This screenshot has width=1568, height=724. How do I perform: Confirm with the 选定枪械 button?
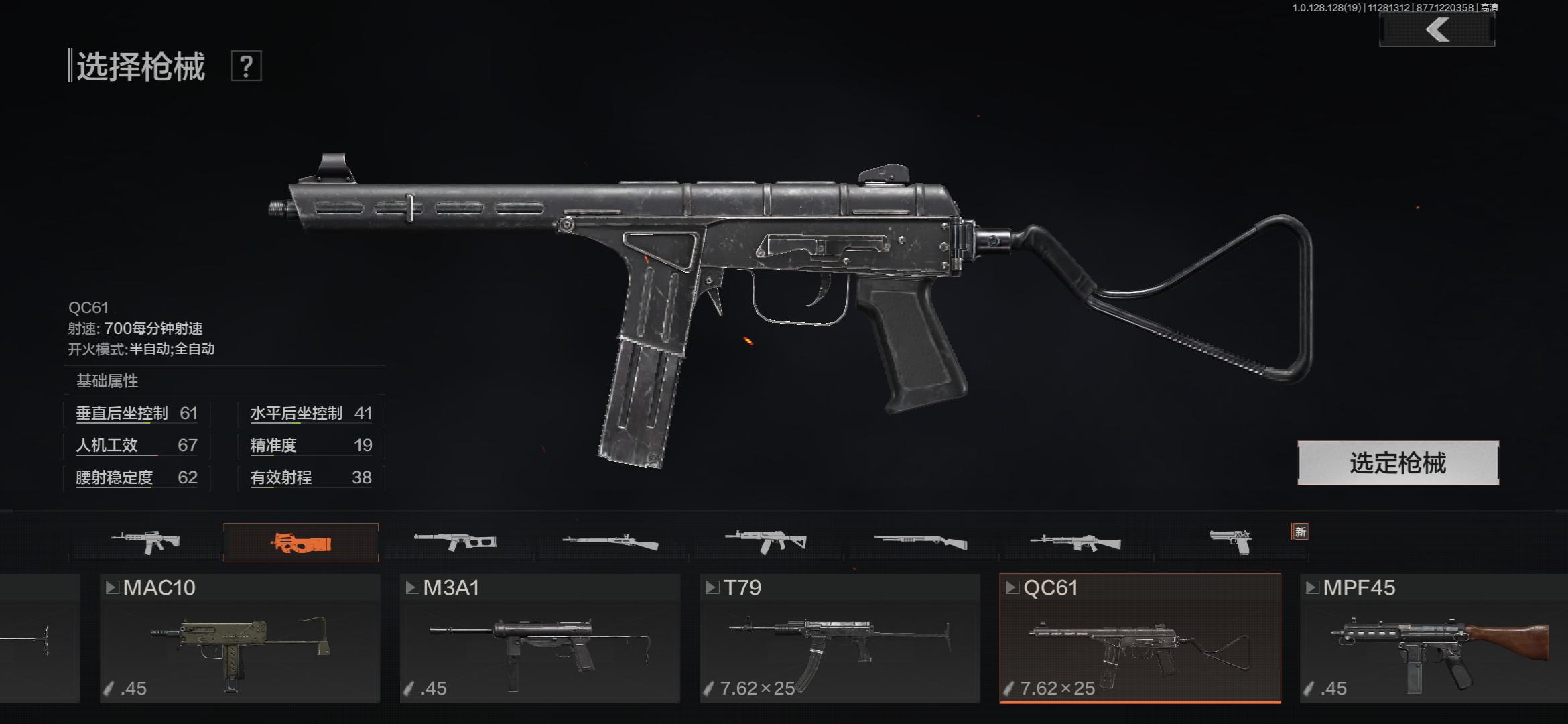(x=1398, y=463)
